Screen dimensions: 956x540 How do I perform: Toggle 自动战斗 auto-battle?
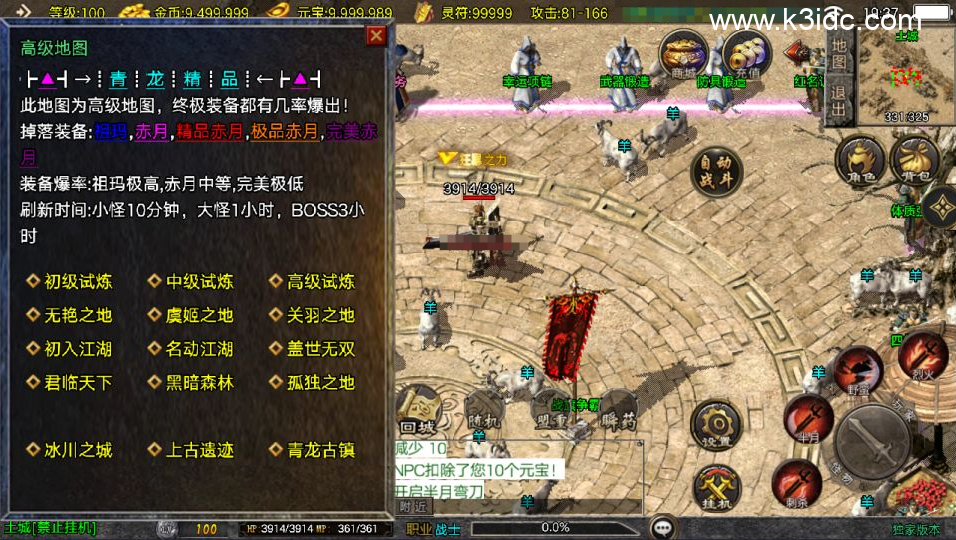click(718, 172)
